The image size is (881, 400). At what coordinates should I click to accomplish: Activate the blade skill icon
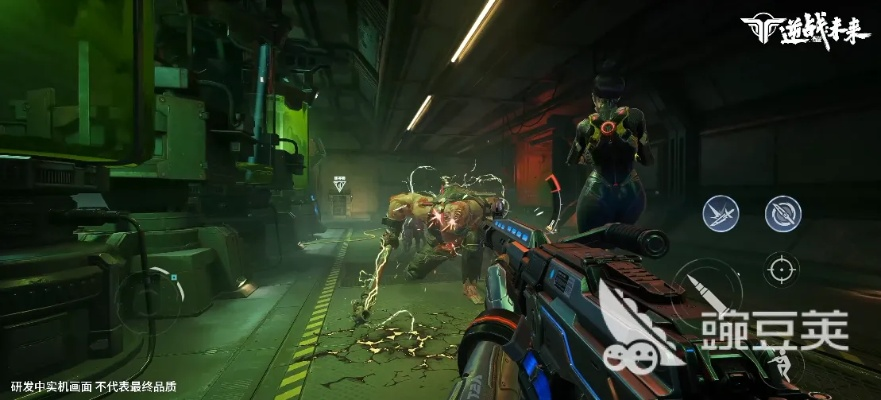720,213
